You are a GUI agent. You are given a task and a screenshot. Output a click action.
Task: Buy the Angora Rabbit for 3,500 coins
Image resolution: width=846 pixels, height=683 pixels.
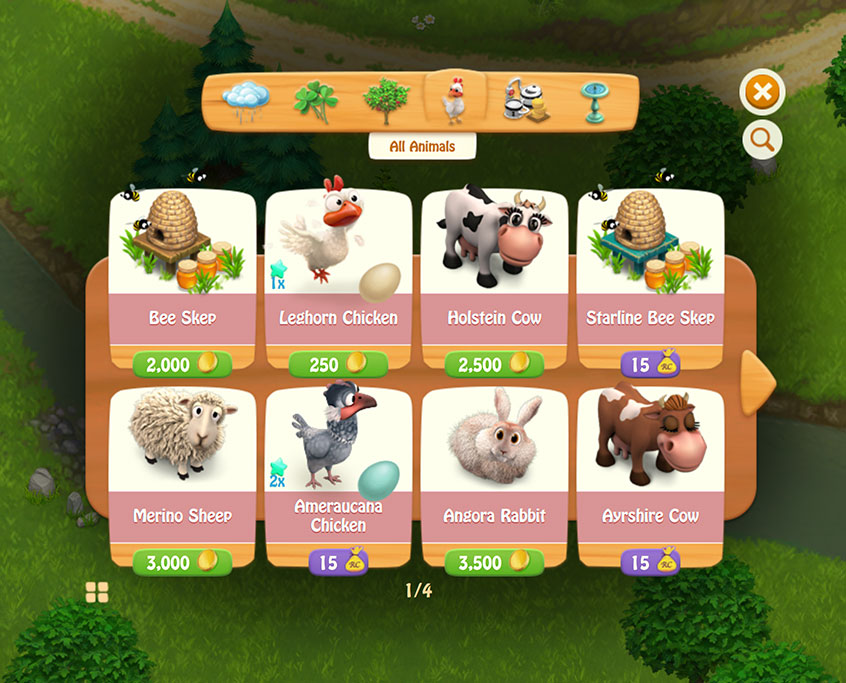click(495, 562)
